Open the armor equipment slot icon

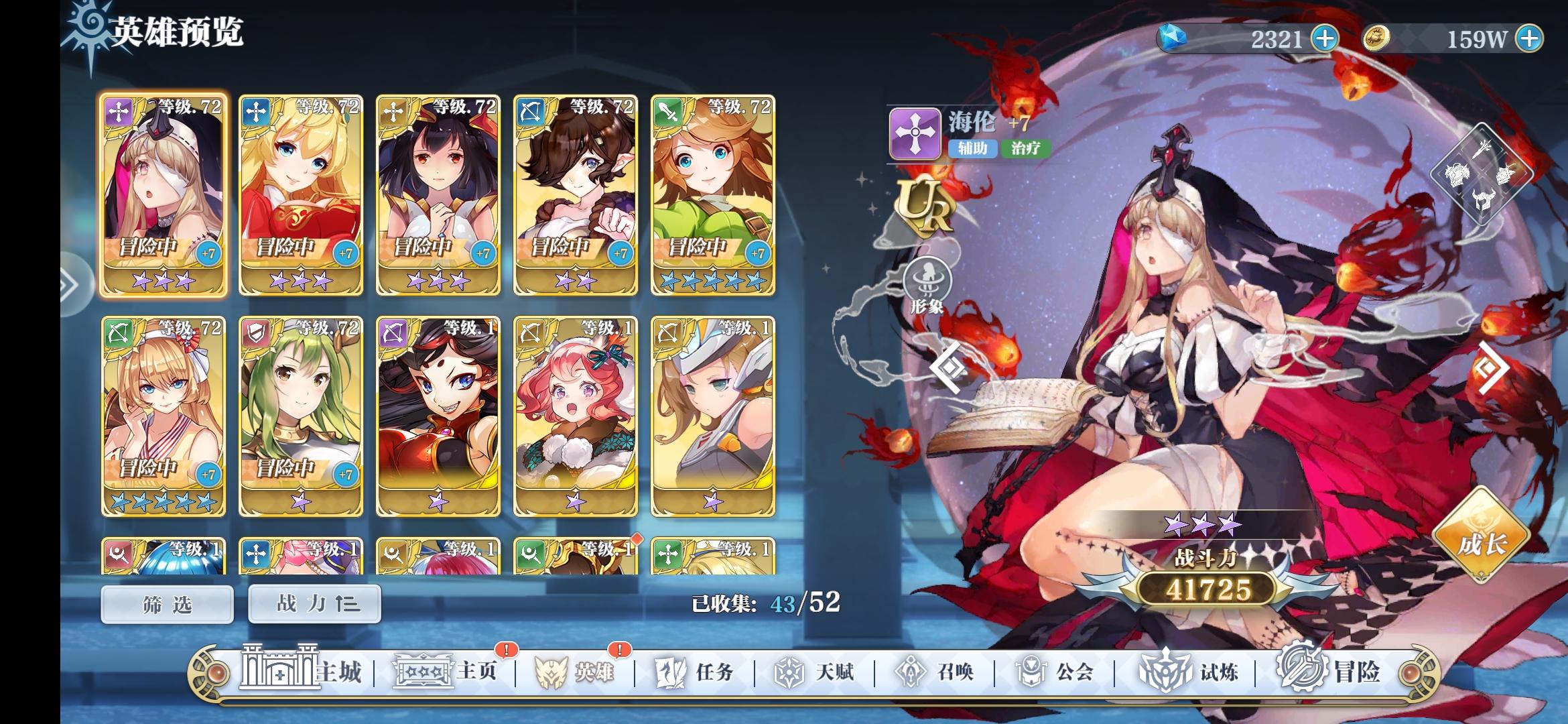click(x=1457, y=176)
